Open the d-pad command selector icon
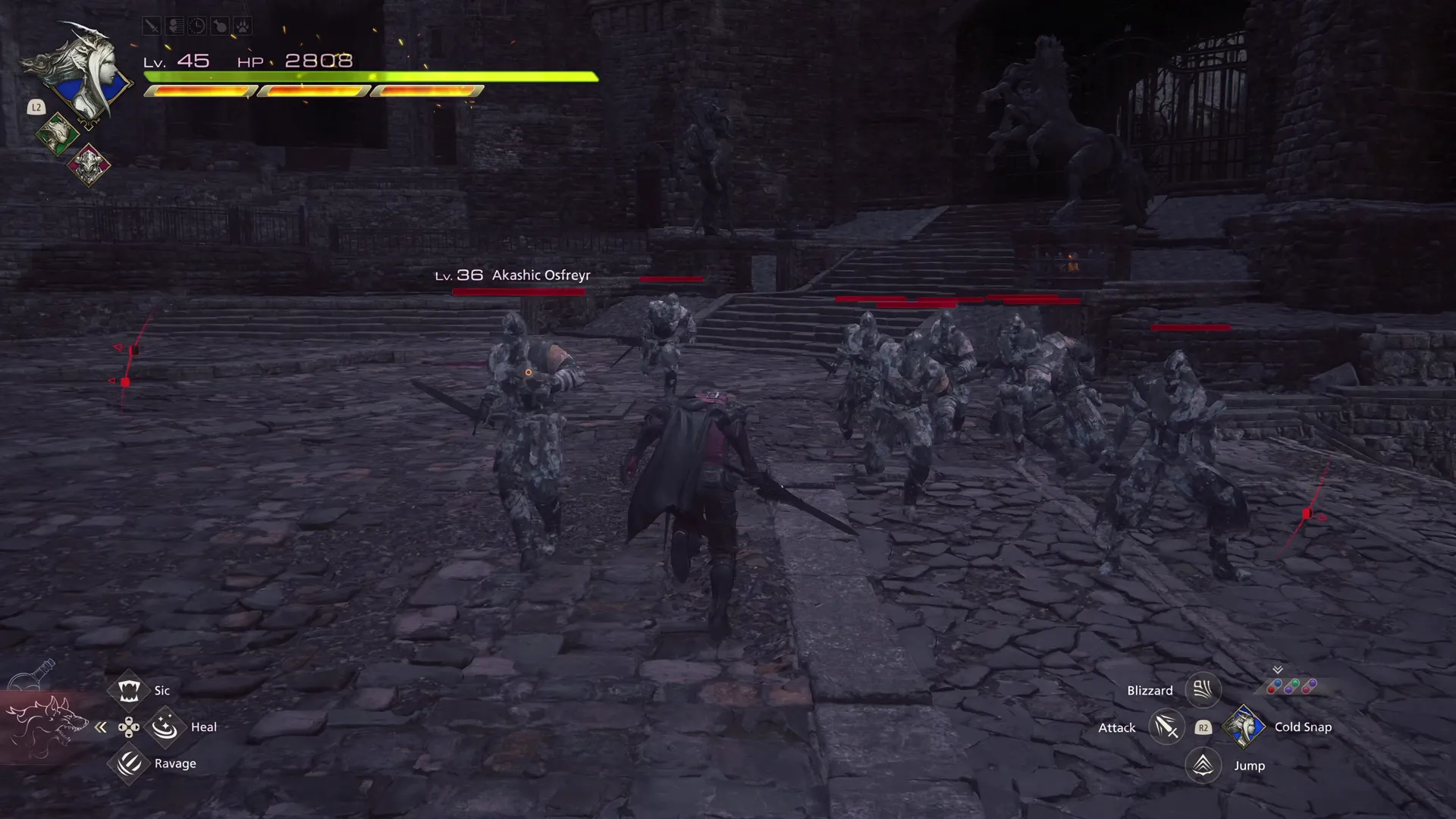 [x=129, y=726]
